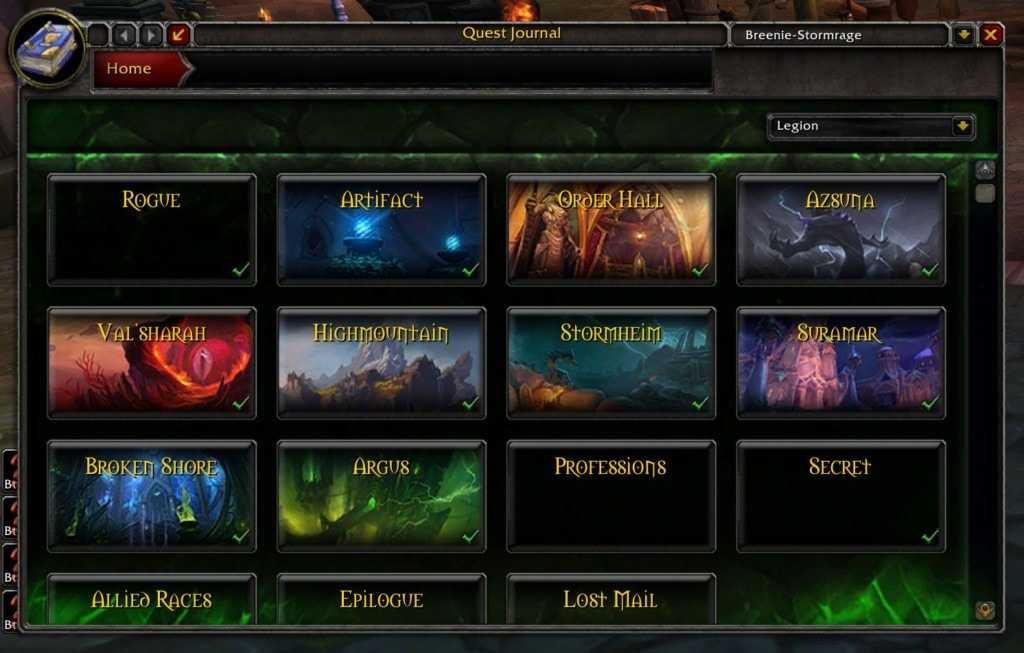
Task: Show Stormheim quests
Action: coord(611,362)
